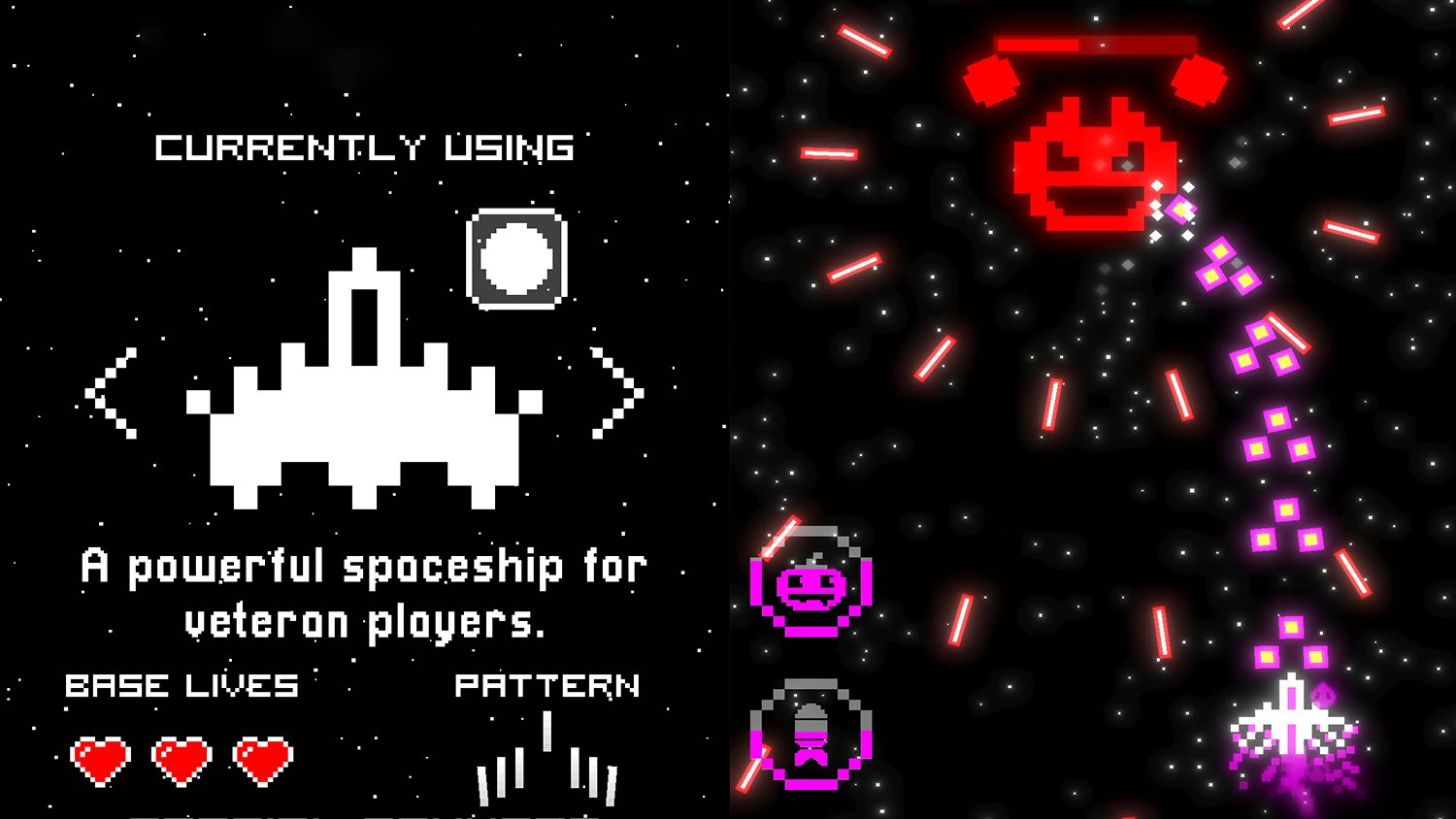Click the boss's right red weapon arm
Image resolution: width=1456 pixels, height=819 pixels.
pos(1202,78)
